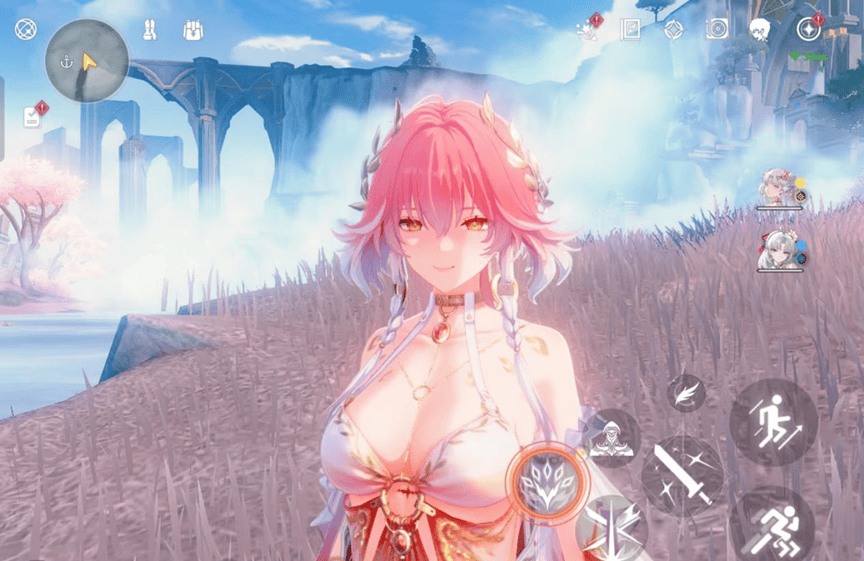864x561 pixels.
Task: Open the globe icon menu
Action: [25, 29]
